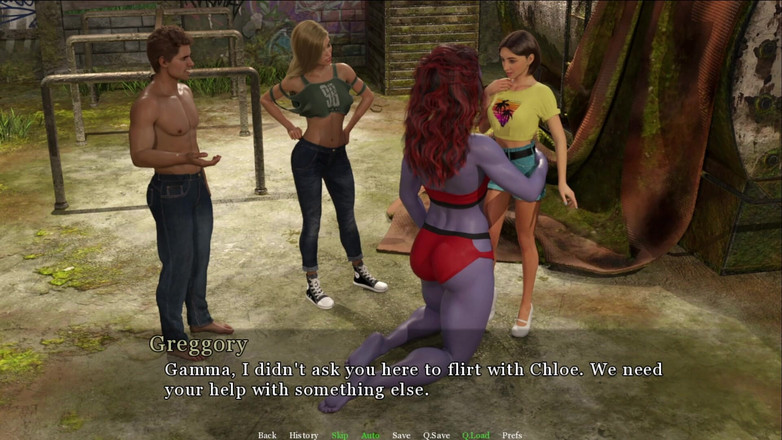
Task: Open the Prefs settings menu
Action: point(512,435)
